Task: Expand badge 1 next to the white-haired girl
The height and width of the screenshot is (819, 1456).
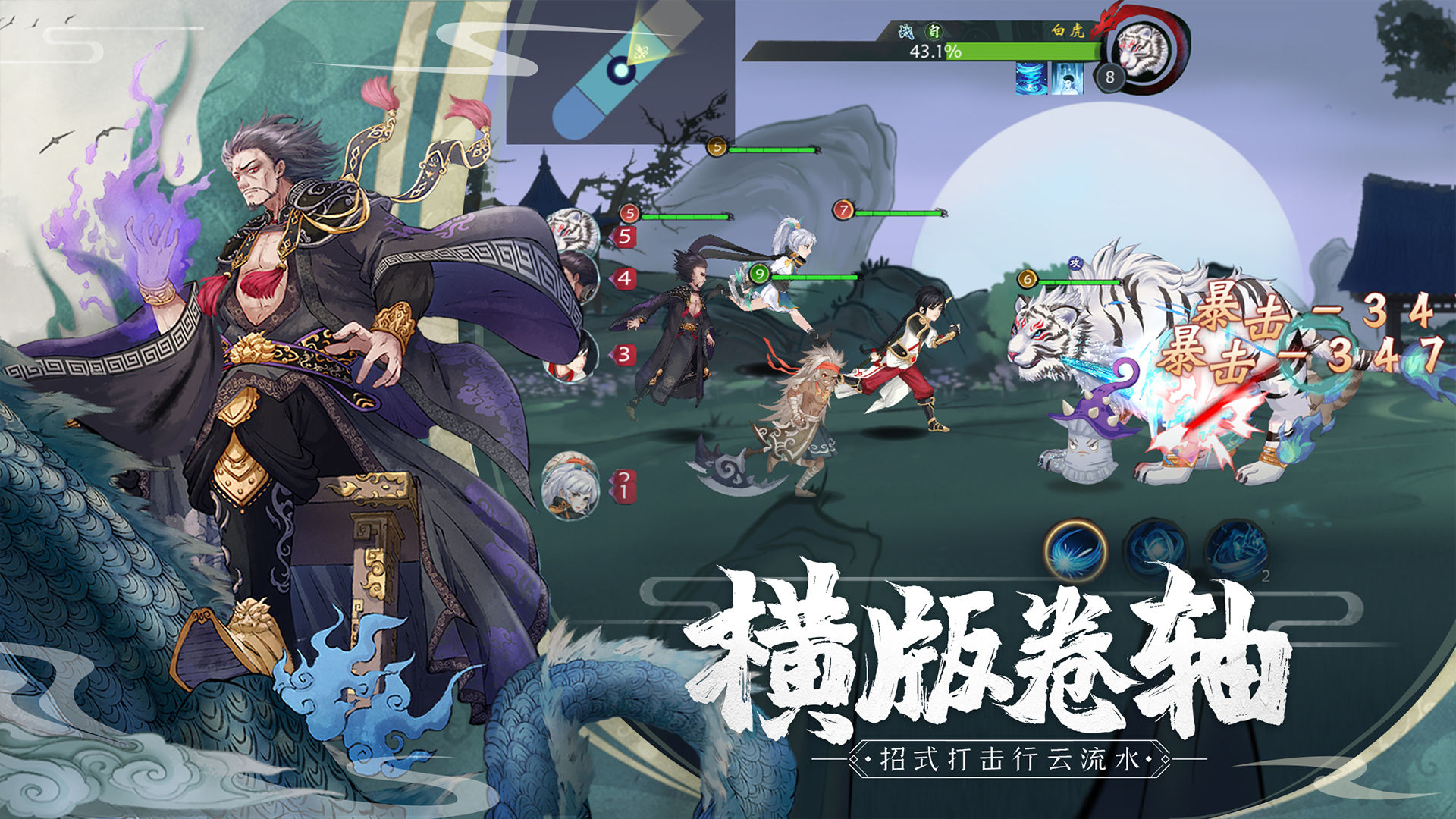Action: [x=623, y=489]
